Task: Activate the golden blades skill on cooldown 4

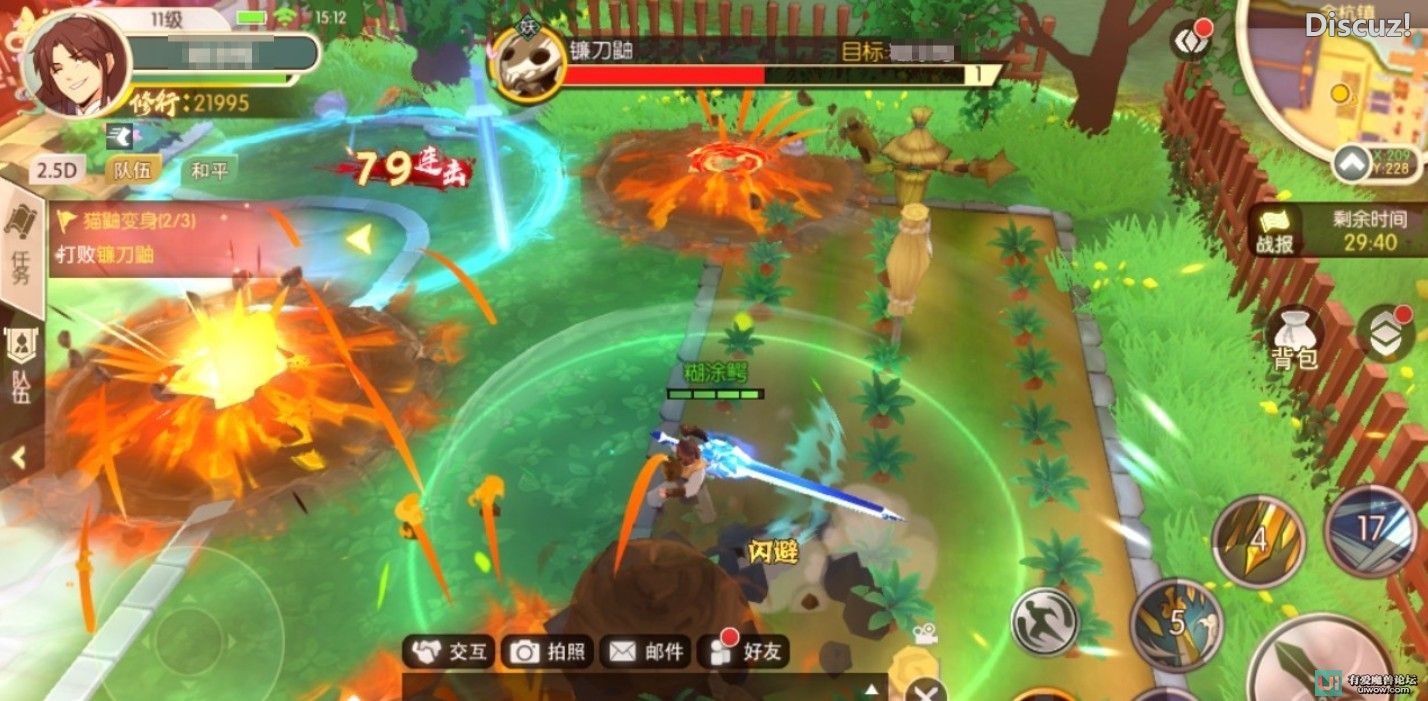Action: 1259,541
